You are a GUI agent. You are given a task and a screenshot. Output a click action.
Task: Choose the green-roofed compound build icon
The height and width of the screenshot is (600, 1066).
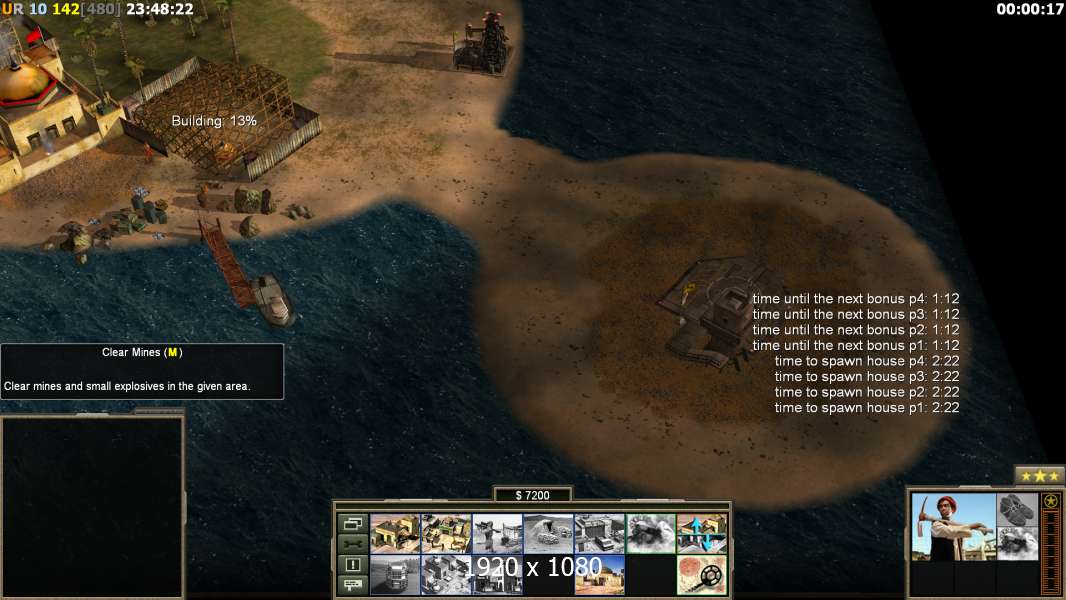click(446, 534)
